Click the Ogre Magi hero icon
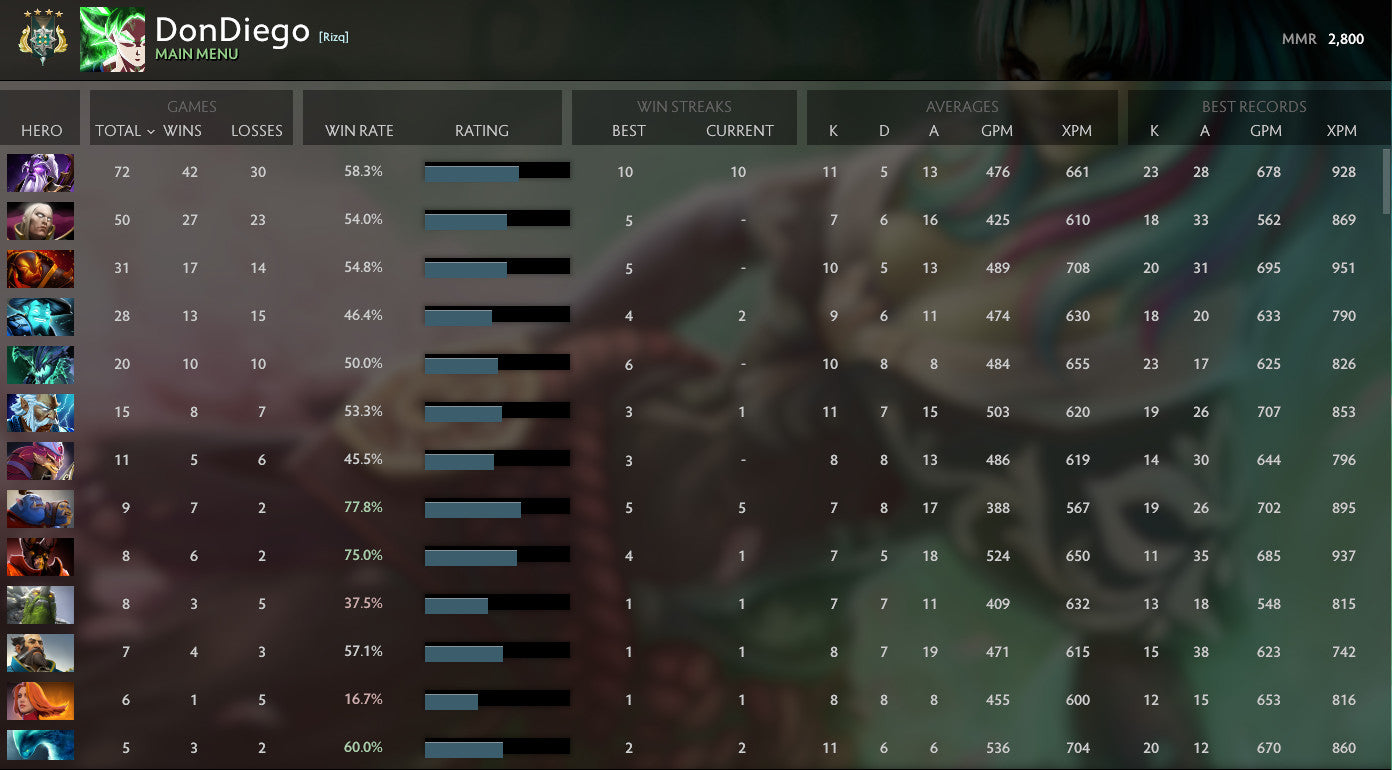Image resolution: width=1392 pixels, height=770 pixels. click(40, 508)
